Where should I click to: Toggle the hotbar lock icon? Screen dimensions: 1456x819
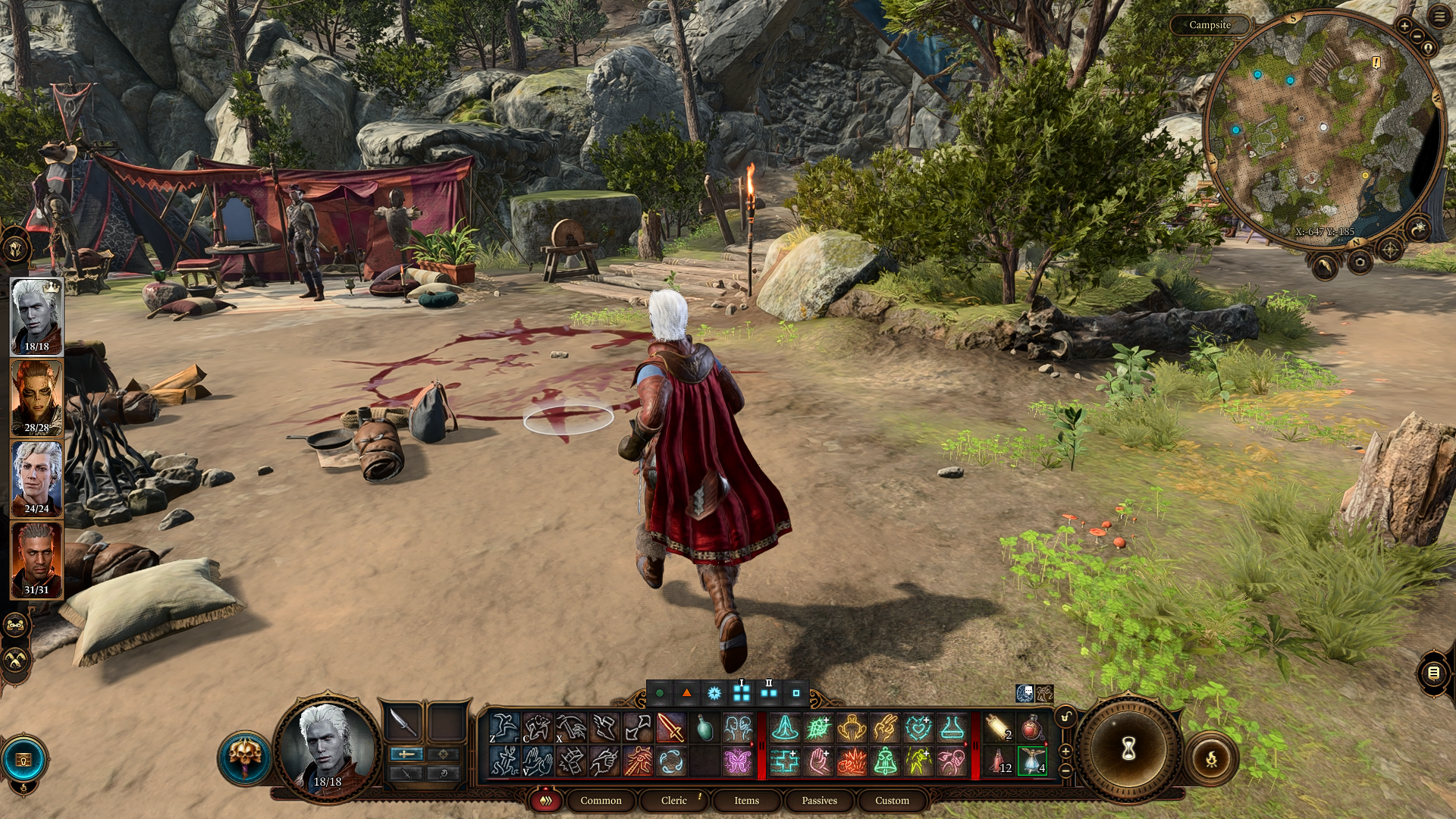click(x=1066, y=717)
